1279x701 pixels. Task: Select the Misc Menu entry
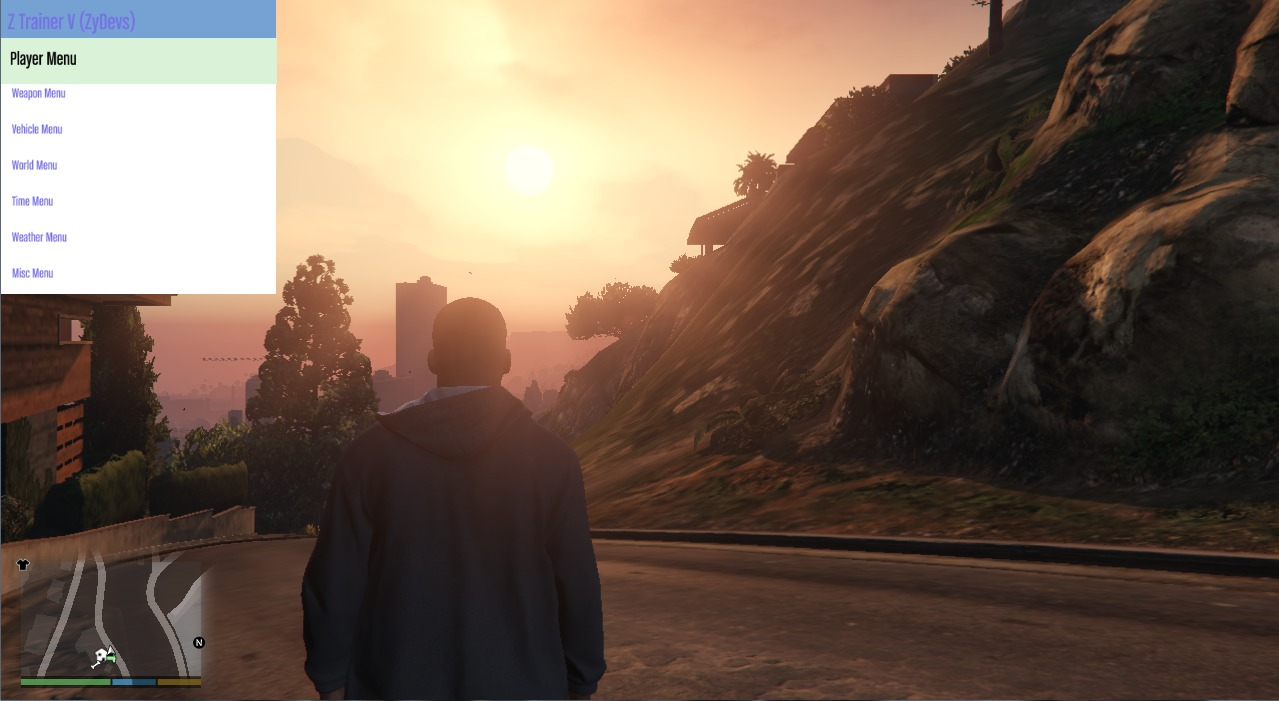33,274
